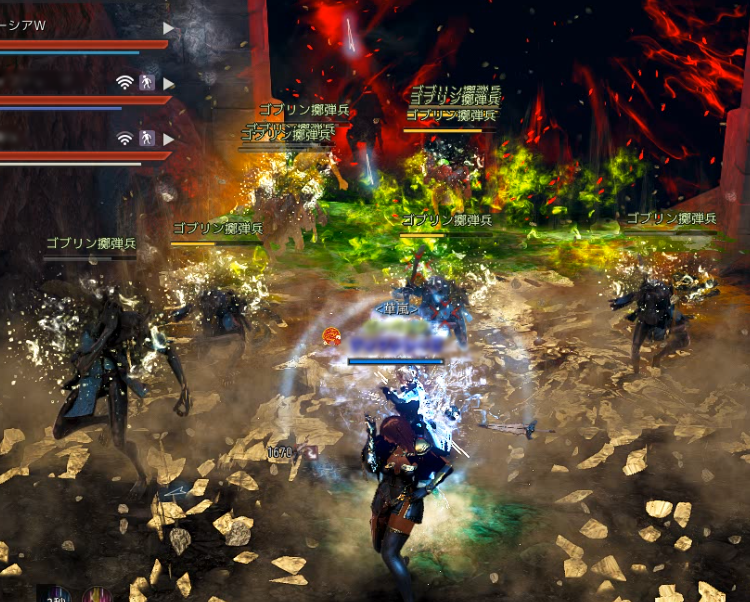Open the arrow menu beside ーシアW

168,28
